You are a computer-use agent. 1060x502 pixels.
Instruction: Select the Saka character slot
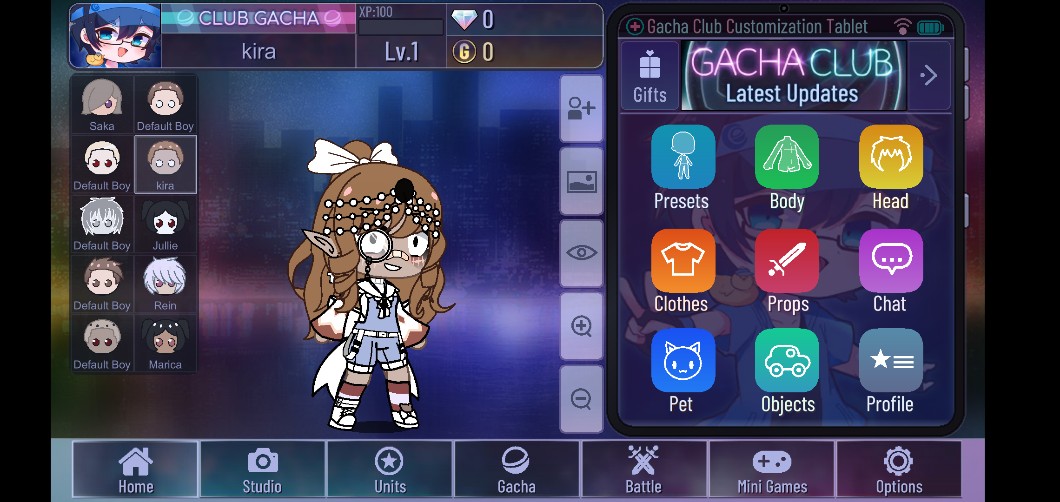point(102,105)
